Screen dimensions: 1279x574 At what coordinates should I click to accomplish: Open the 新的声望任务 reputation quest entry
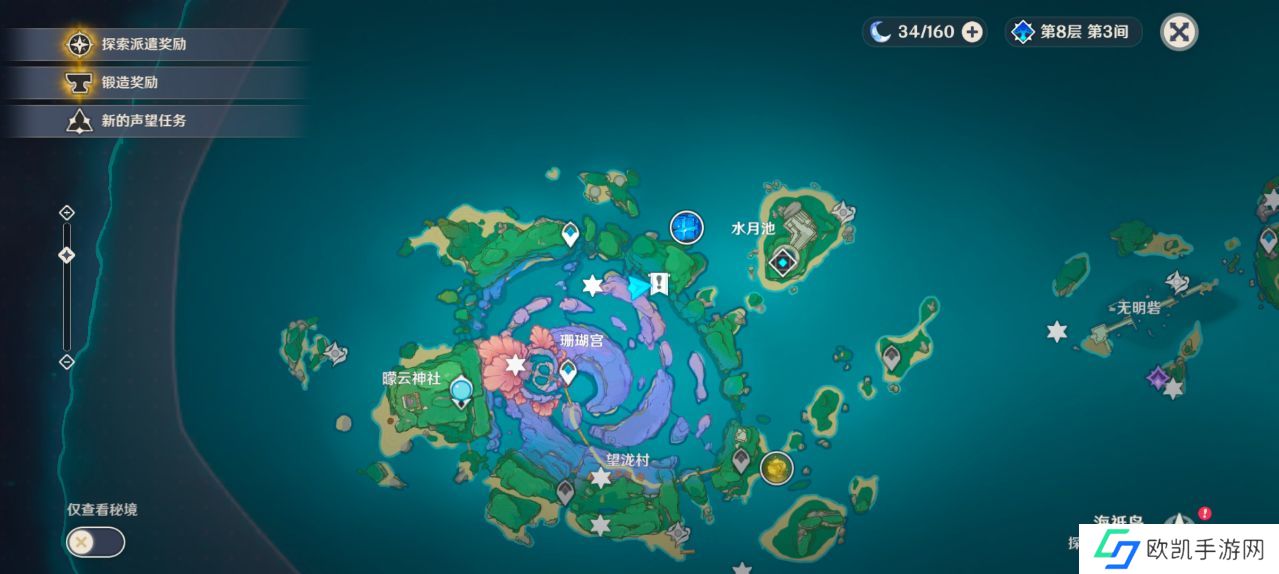pos(142,121)
